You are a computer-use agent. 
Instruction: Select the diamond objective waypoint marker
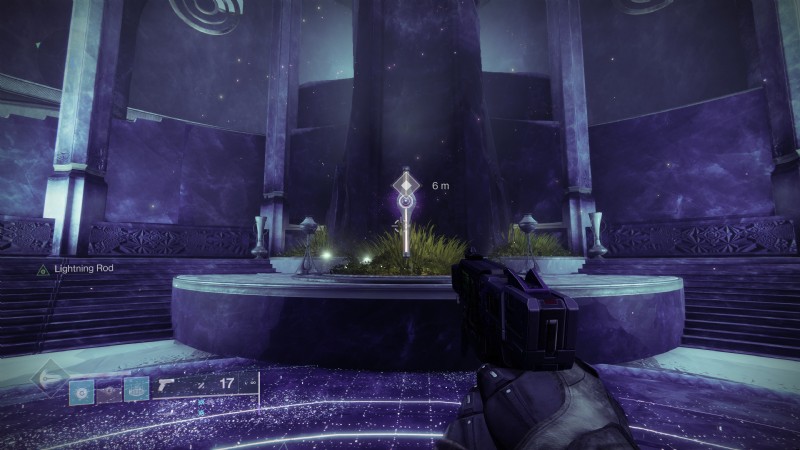[407, 185]
